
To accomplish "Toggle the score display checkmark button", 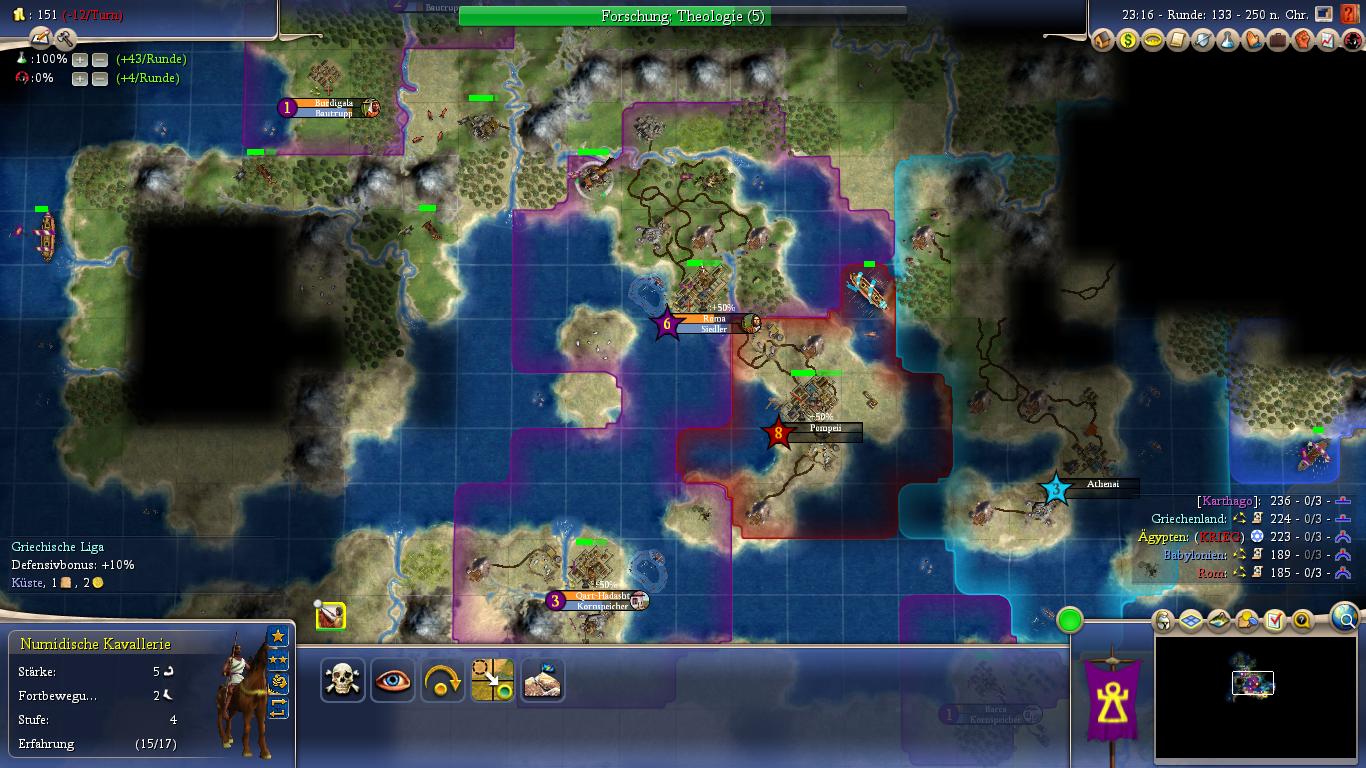I will click(x=1274, y=621).
